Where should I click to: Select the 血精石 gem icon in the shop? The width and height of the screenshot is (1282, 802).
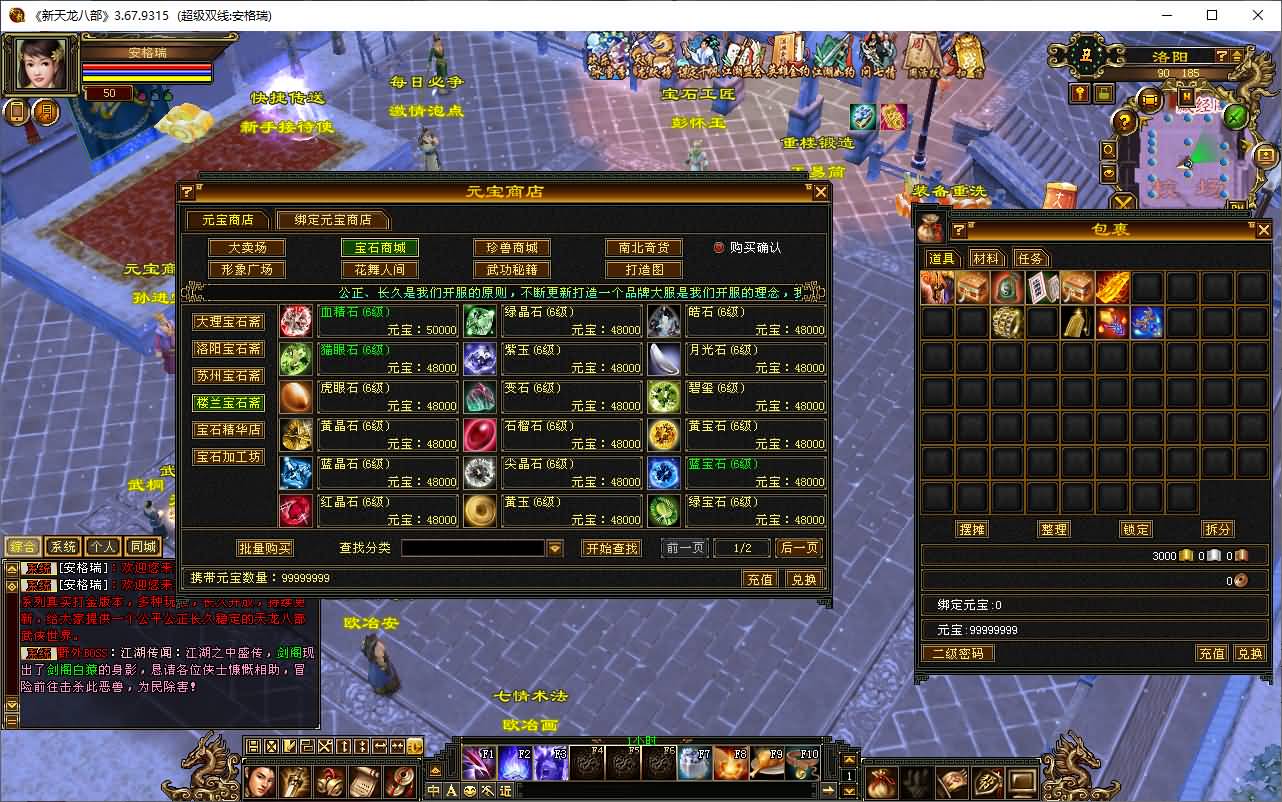click(x=294, y=321)
